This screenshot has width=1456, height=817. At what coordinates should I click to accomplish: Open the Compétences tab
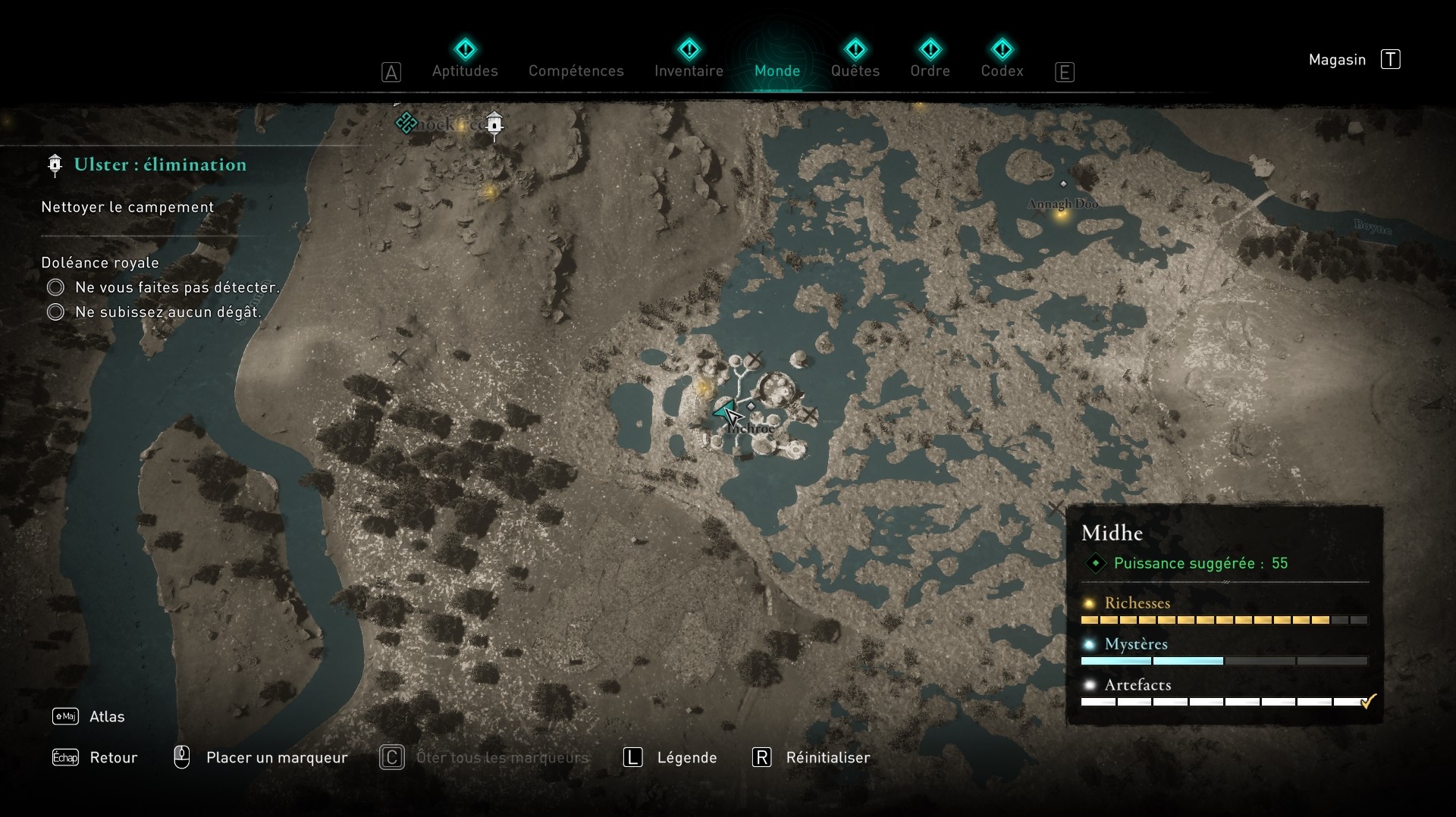(576, 70)
